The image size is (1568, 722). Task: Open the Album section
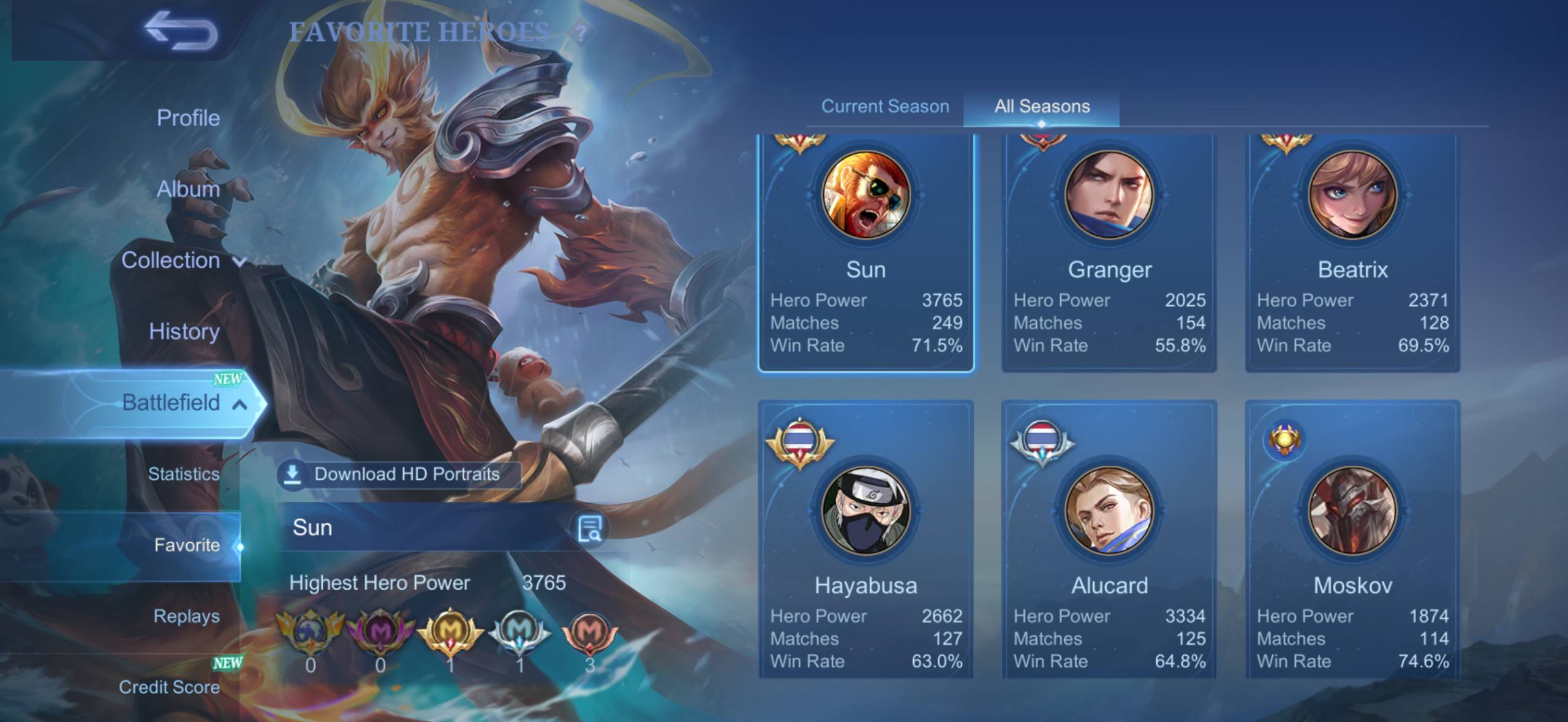point(187,189)
